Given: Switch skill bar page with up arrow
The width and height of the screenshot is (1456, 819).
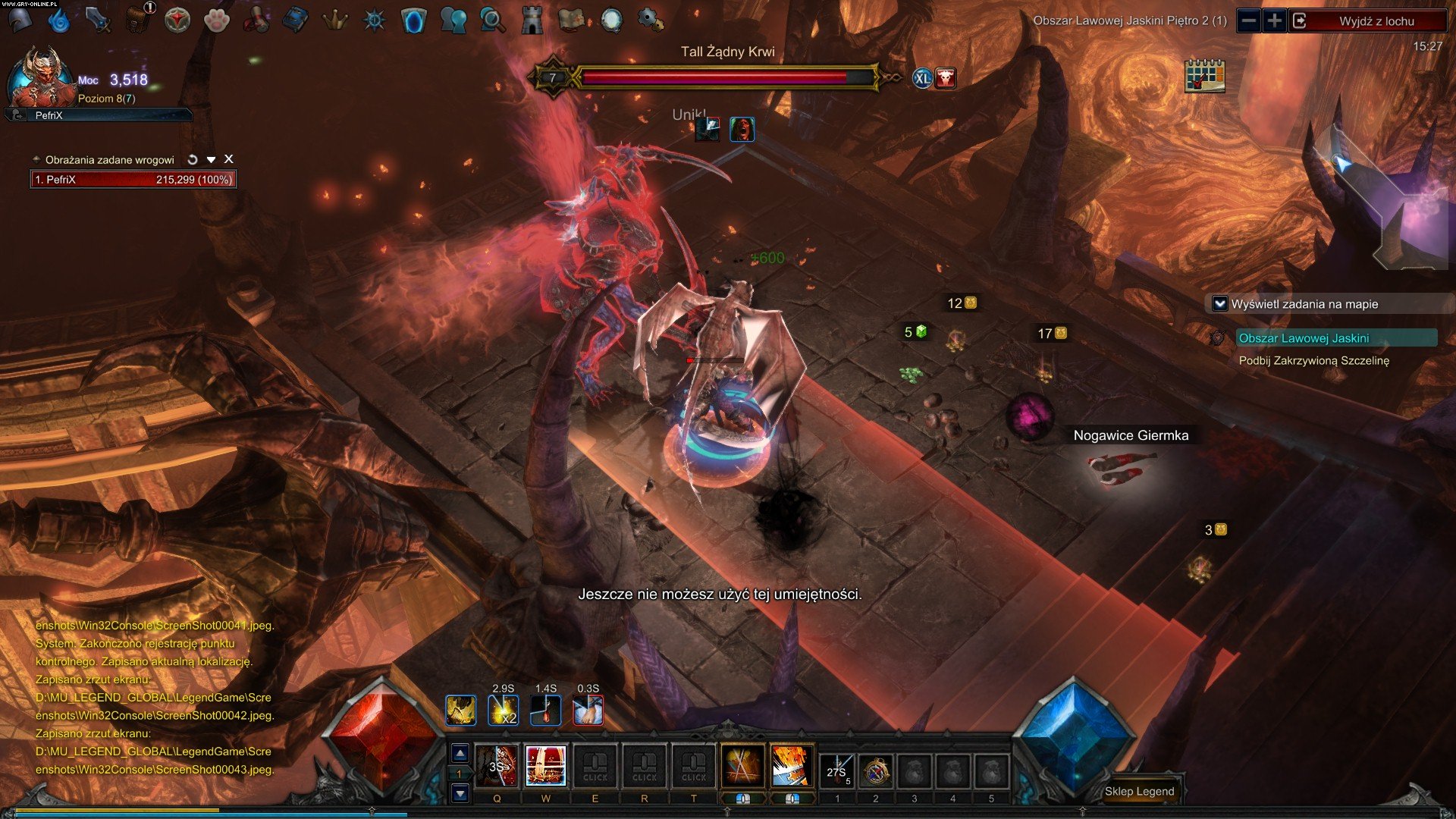Looking at the screenshot, I should pyautogui.click(x=460, y=753).
